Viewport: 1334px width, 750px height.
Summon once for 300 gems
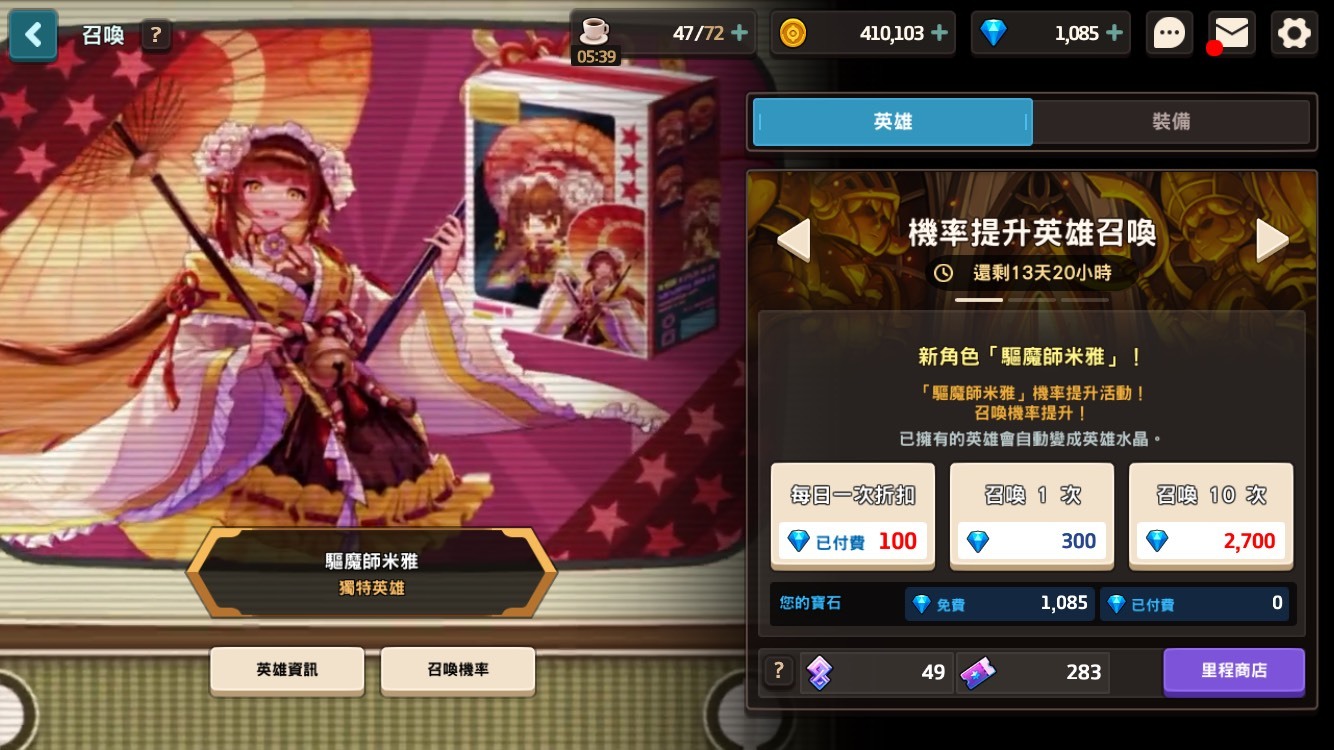pos(1031,516)
